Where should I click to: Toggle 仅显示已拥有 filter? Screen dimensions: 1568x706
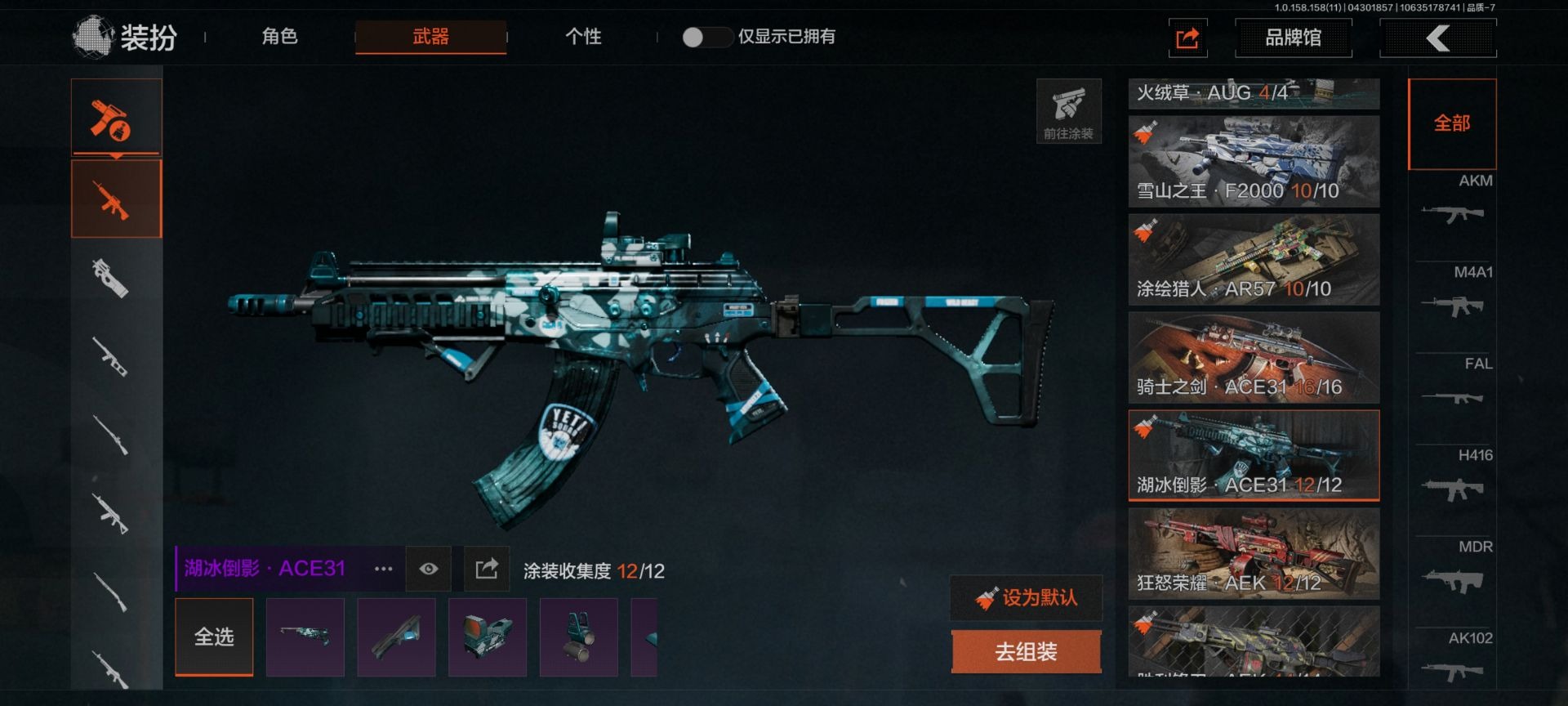(x=705, y=37)
